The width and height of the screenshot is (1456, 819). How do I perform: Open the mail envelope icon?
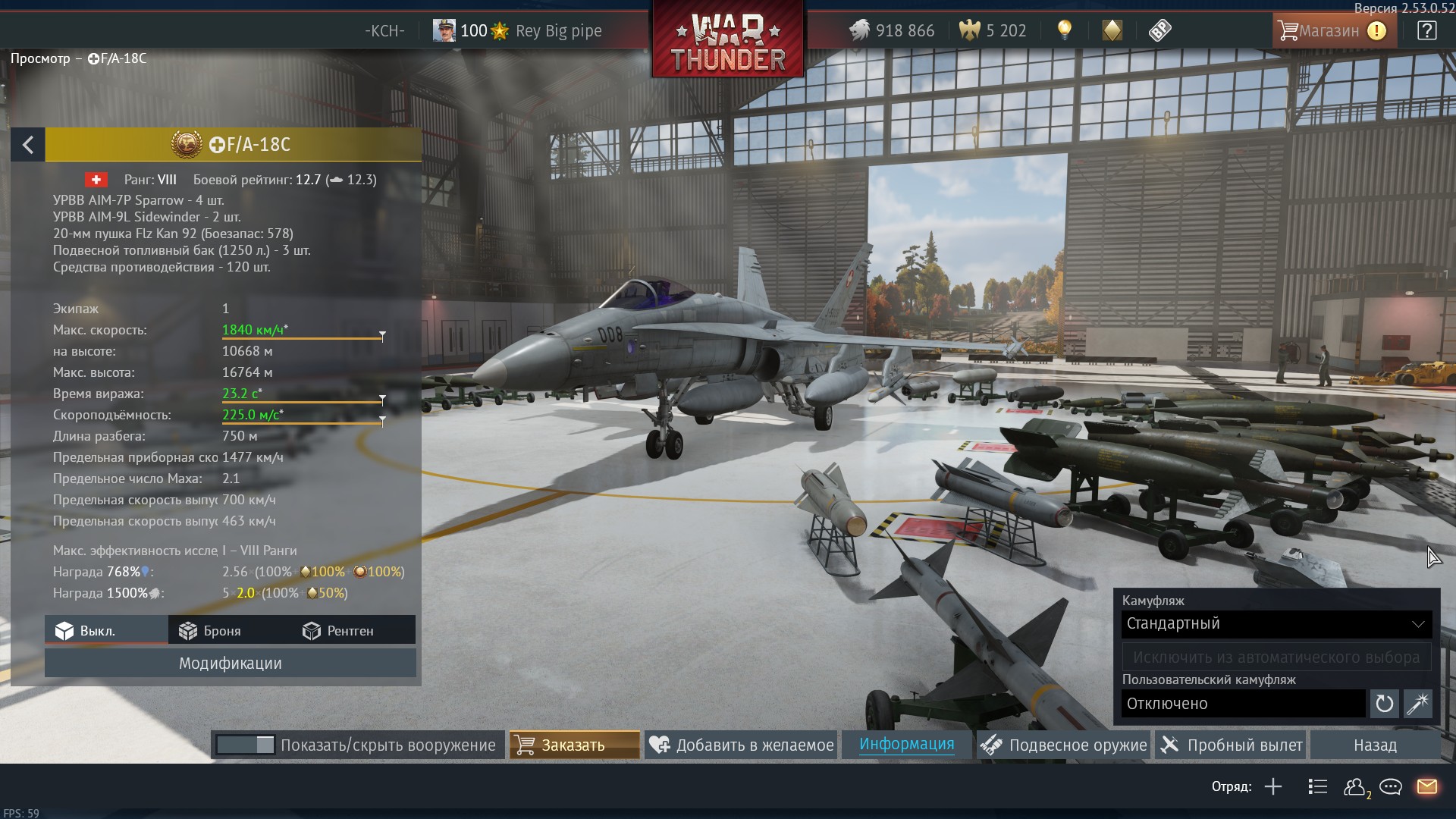(1426, 786)
